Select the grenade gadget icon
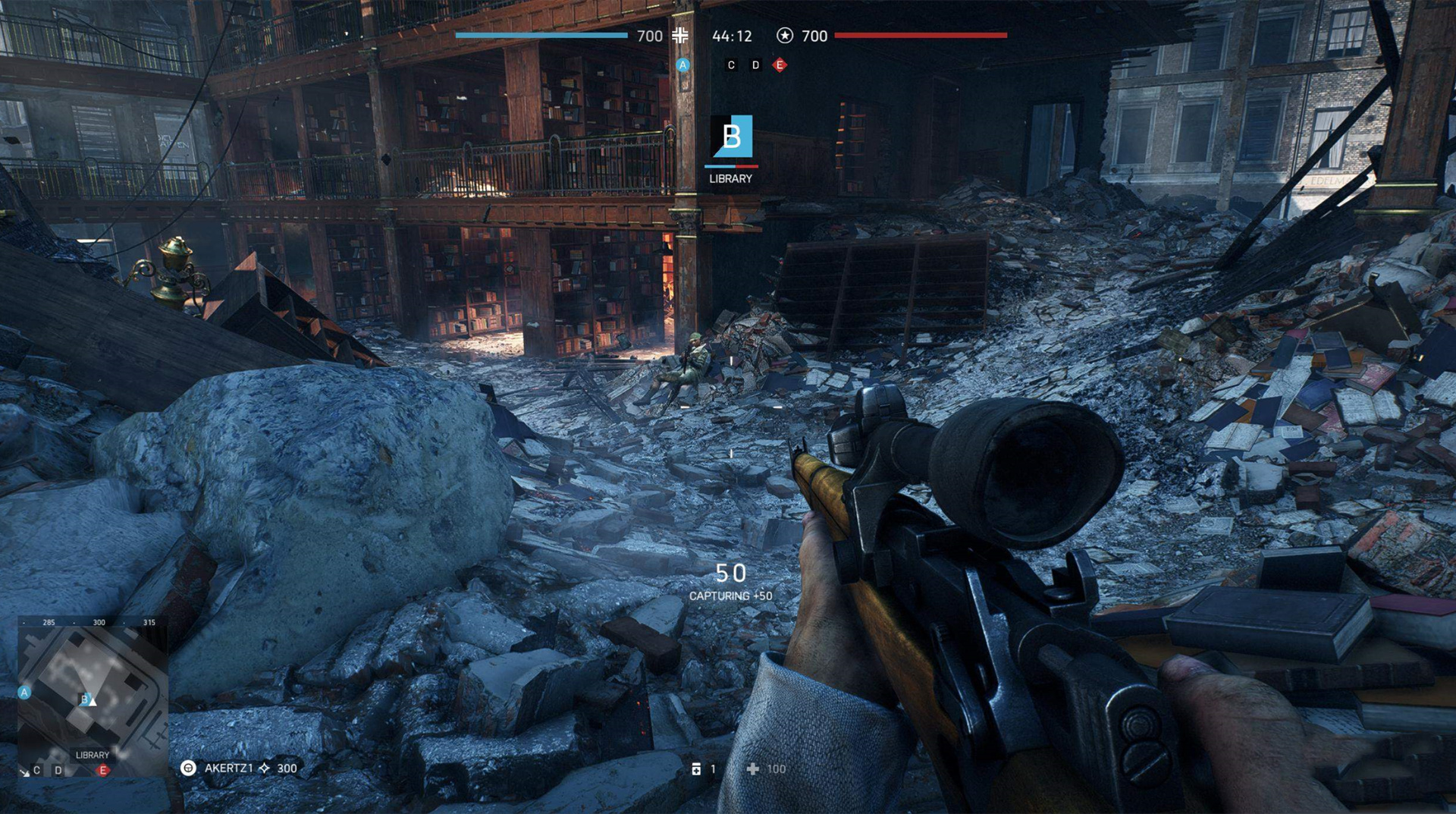Screen dimensions: 1456x814 [x=696, y=768]
